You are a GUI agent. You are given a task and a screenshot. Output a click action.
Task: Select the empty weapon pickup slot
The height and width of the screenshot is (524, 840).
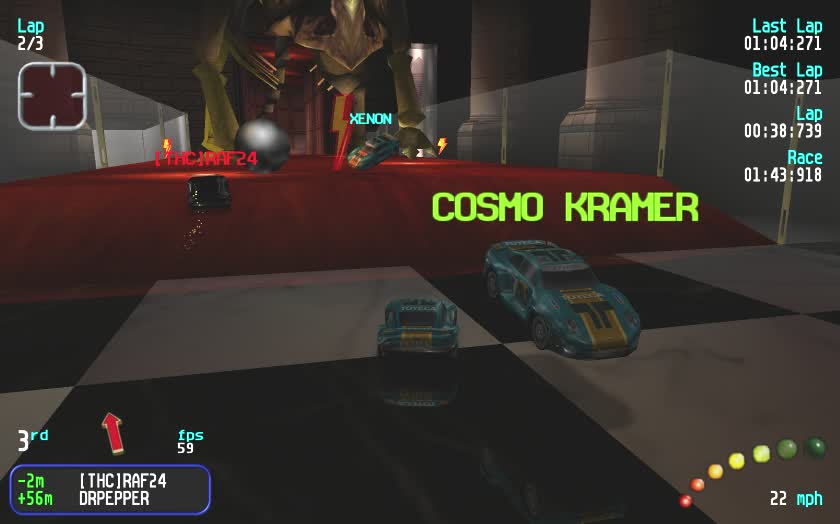click(x=52, y=95)
